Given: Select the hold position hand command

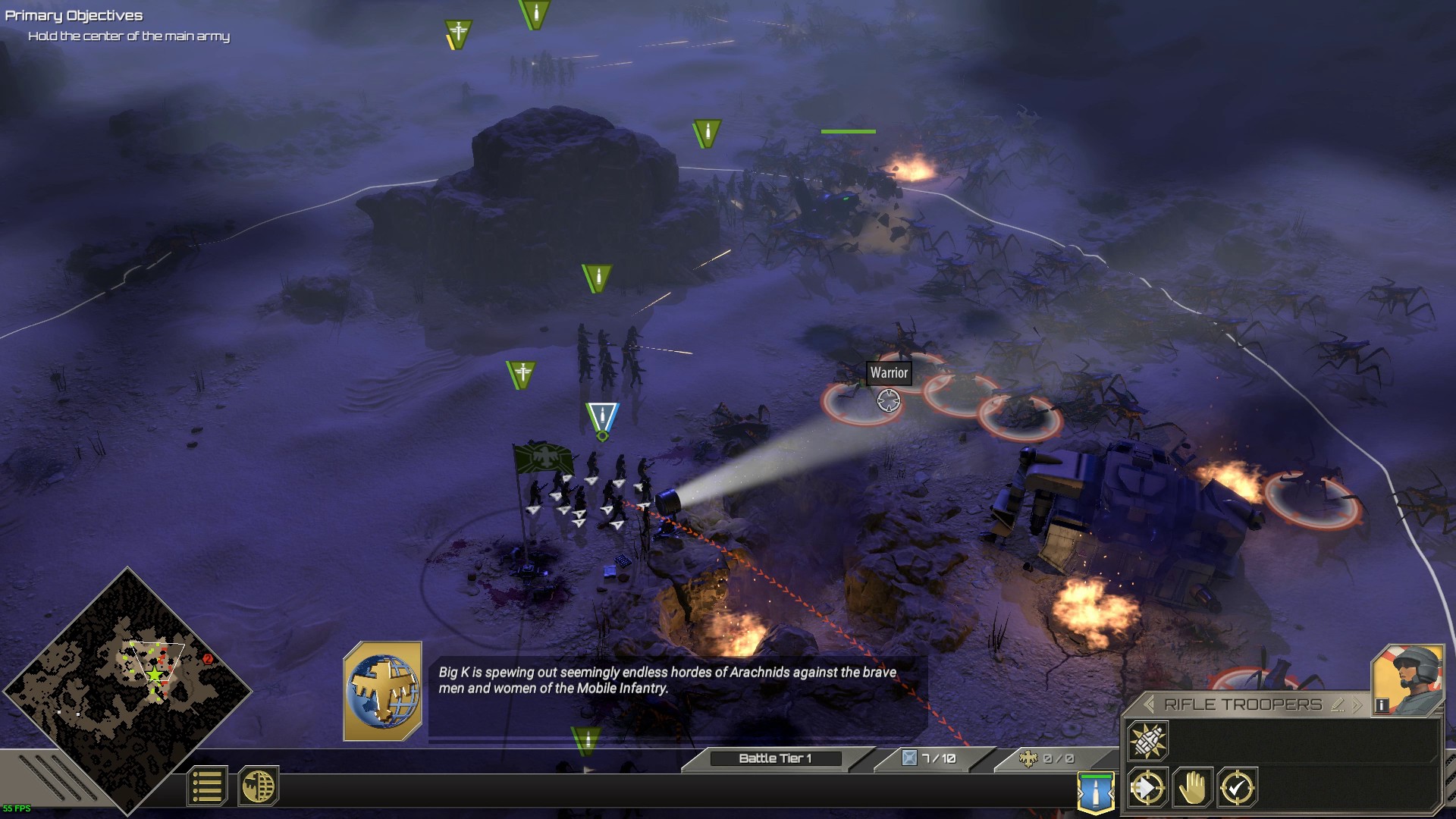Looking at the screenshot, I should pyautogui.click(x=1193, y=788).
